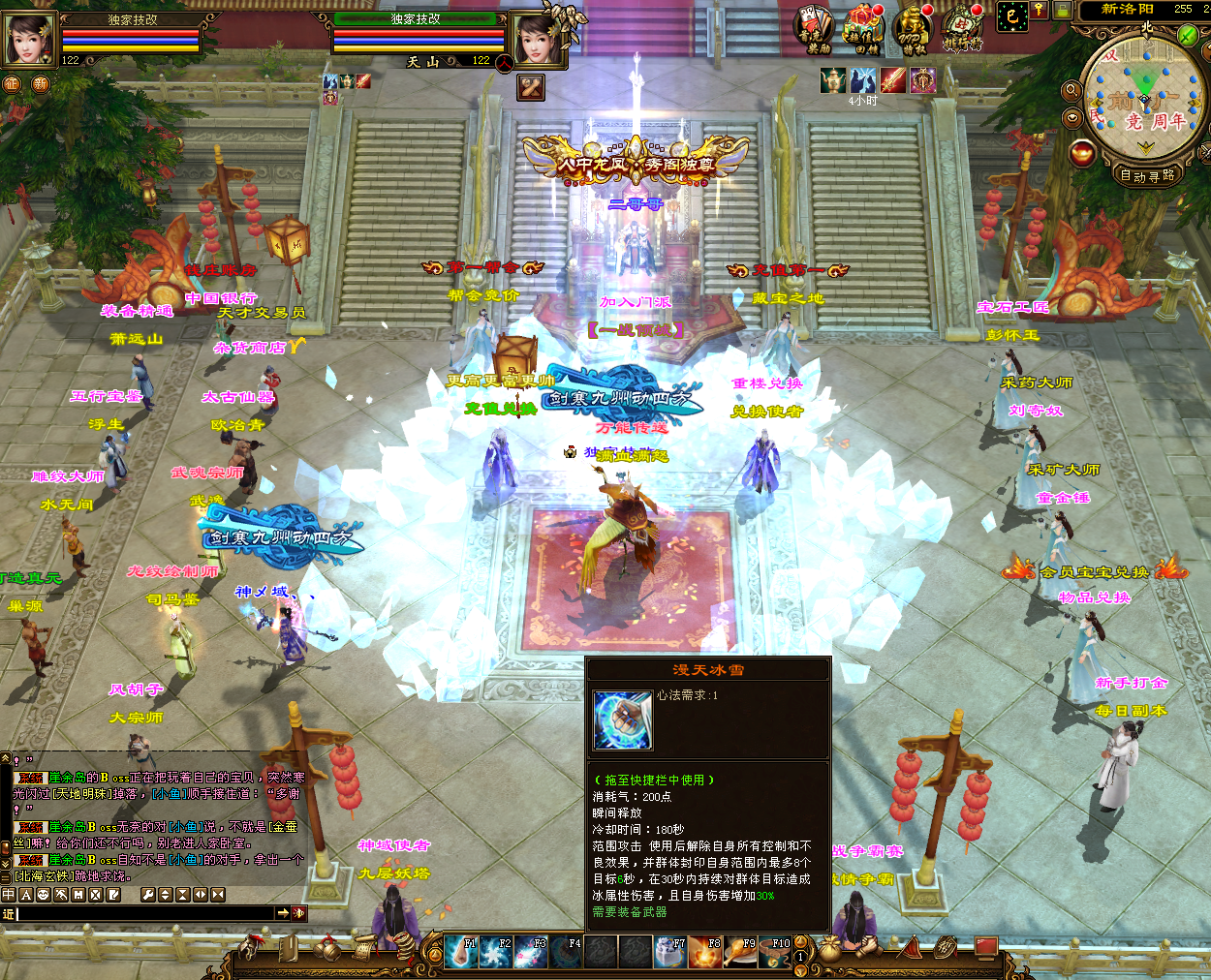
Task: Open the chat emoticon smiley button
Action: pos(44,895)
